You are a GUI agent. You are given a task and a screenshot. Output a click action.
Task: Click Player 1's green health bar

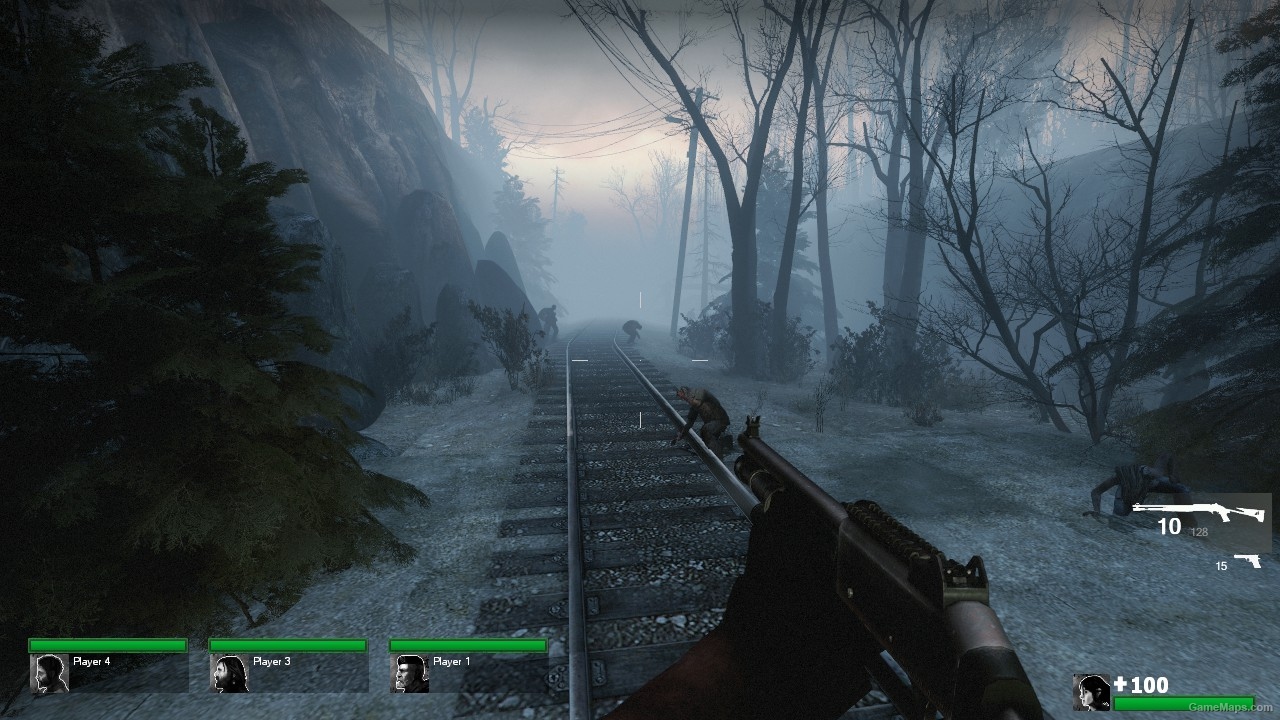[x=470, y=647]
